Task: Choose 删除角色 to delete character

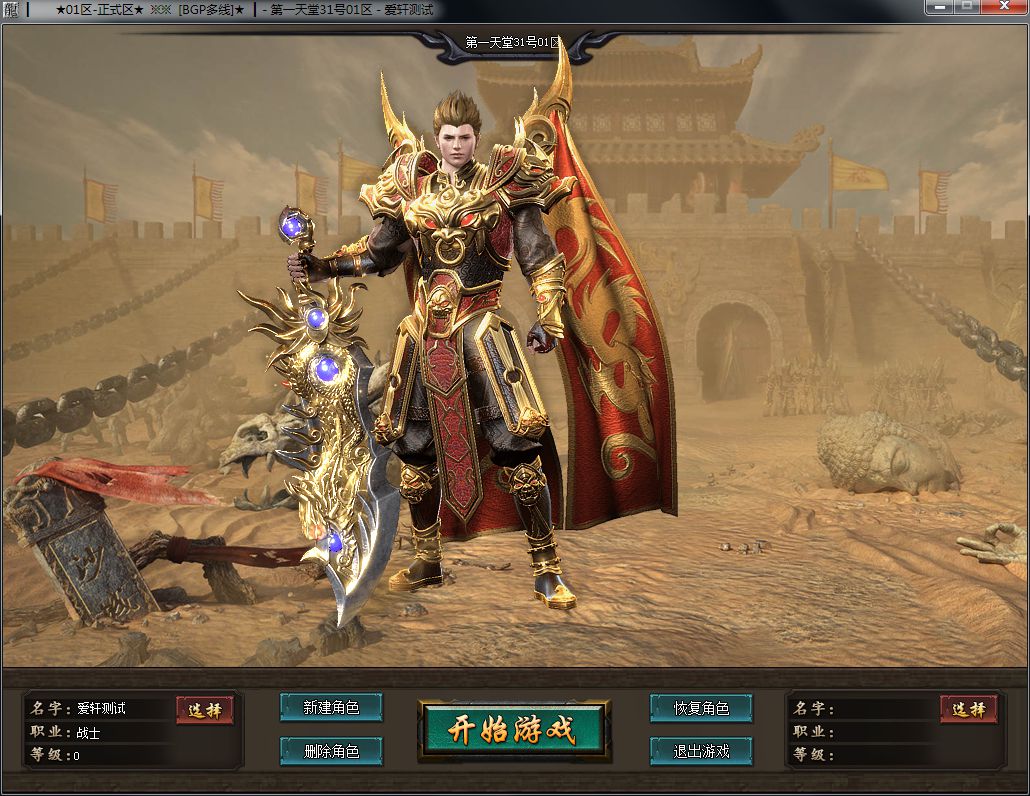Action: [331, 751]
